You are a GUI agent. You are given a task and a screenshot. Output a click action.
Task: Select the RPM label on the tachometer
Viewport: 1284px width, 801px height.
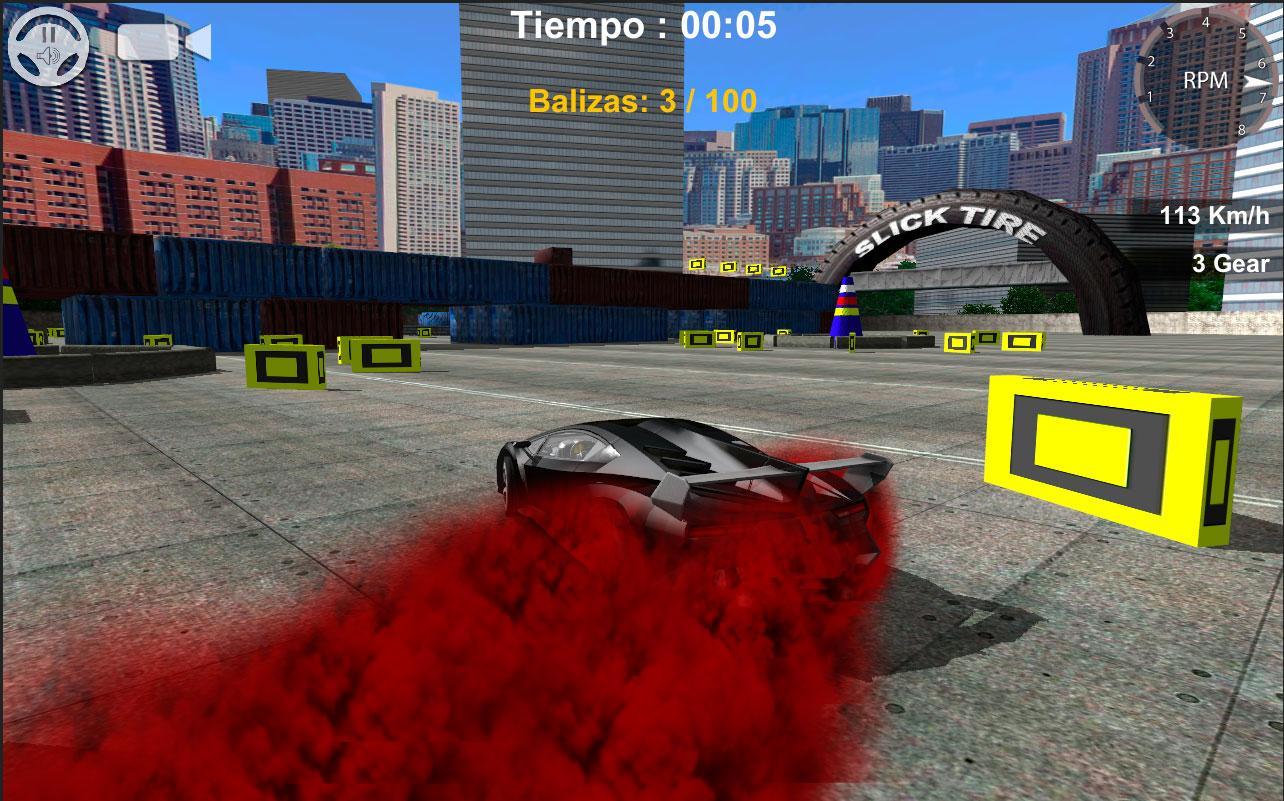[x=1206, y=81]
